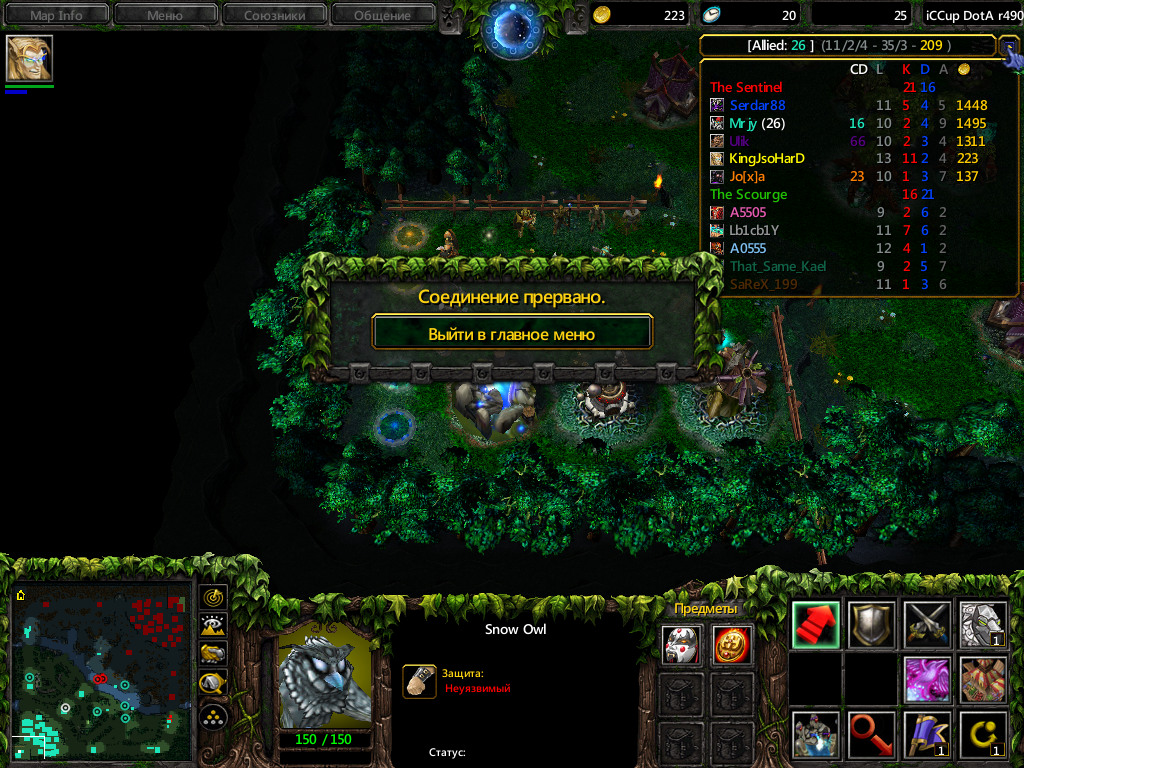Screen dimensions: 1152x768
Task: Toggle the formation movement button
Action: pyautogui.click(x=213, y=716)
